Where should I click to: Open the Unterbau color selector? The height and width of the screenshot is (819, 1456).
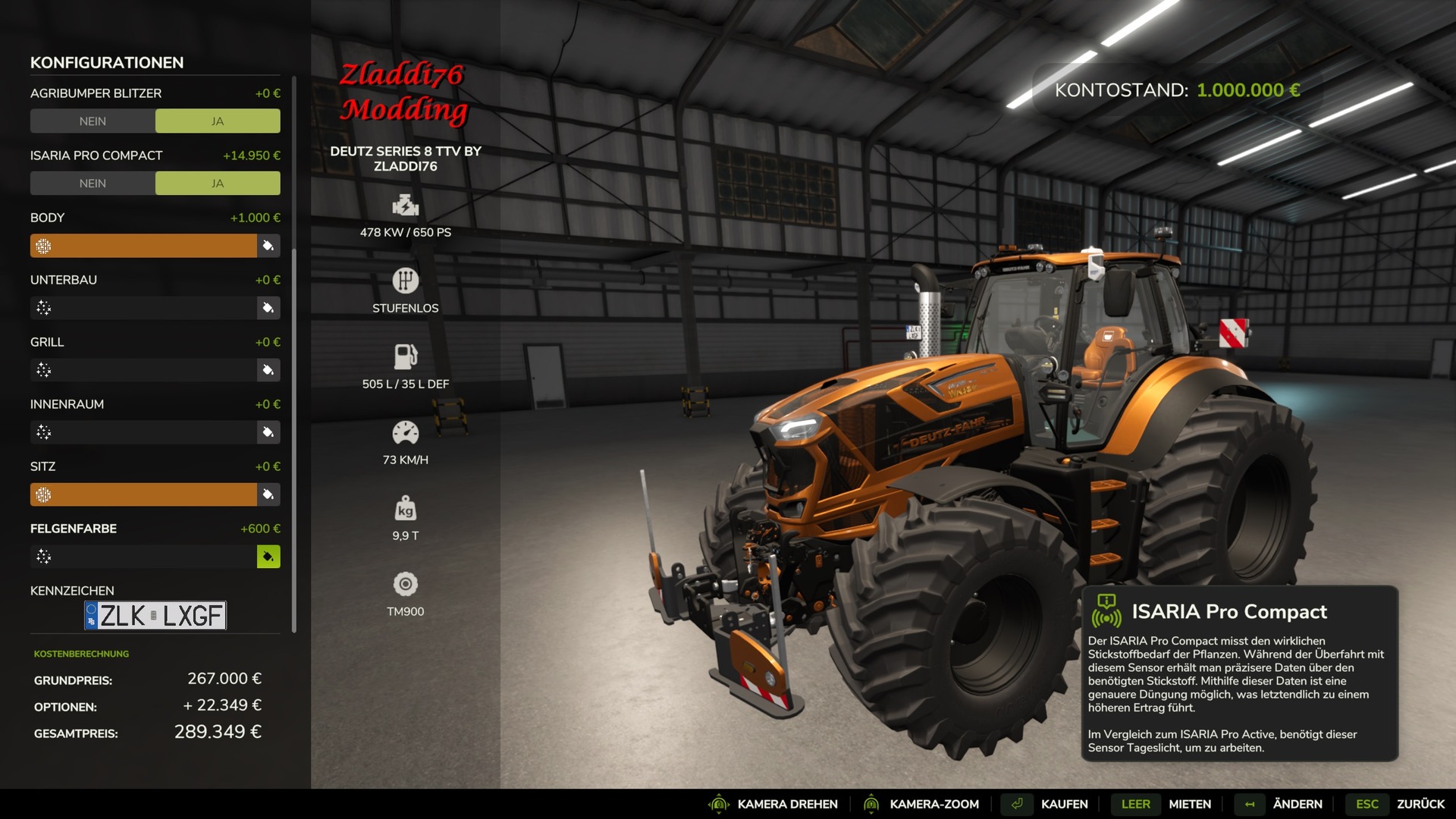coord(144,308)
